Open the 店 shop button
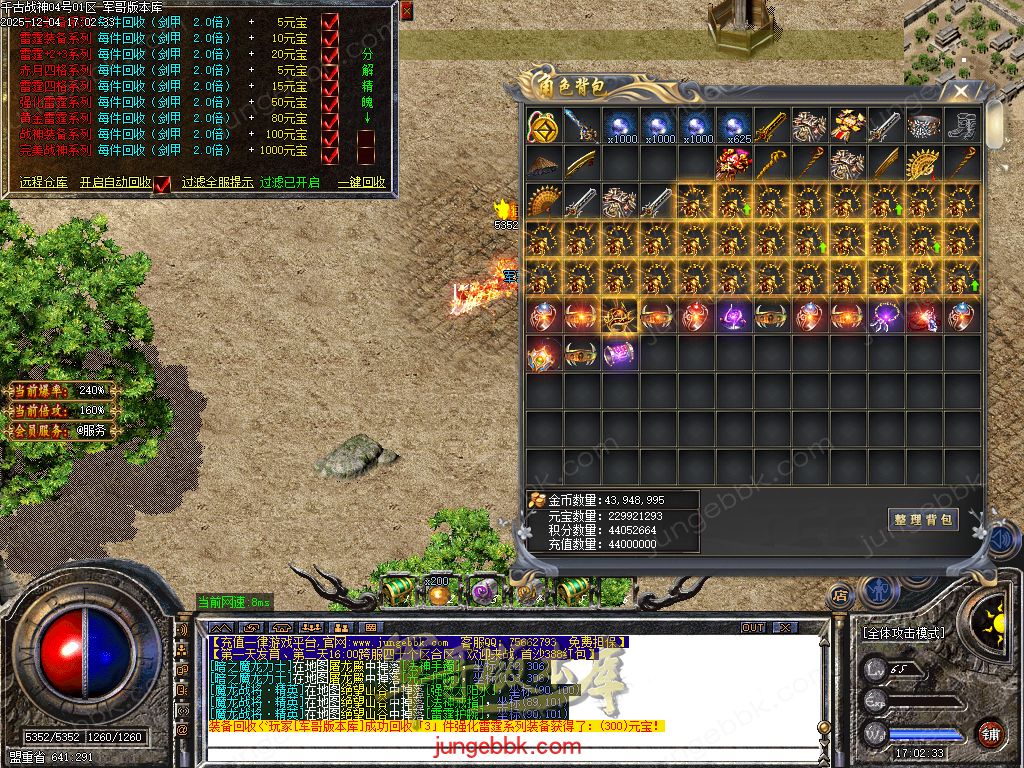The image size is (1024, 768). [x=840, y=596]
